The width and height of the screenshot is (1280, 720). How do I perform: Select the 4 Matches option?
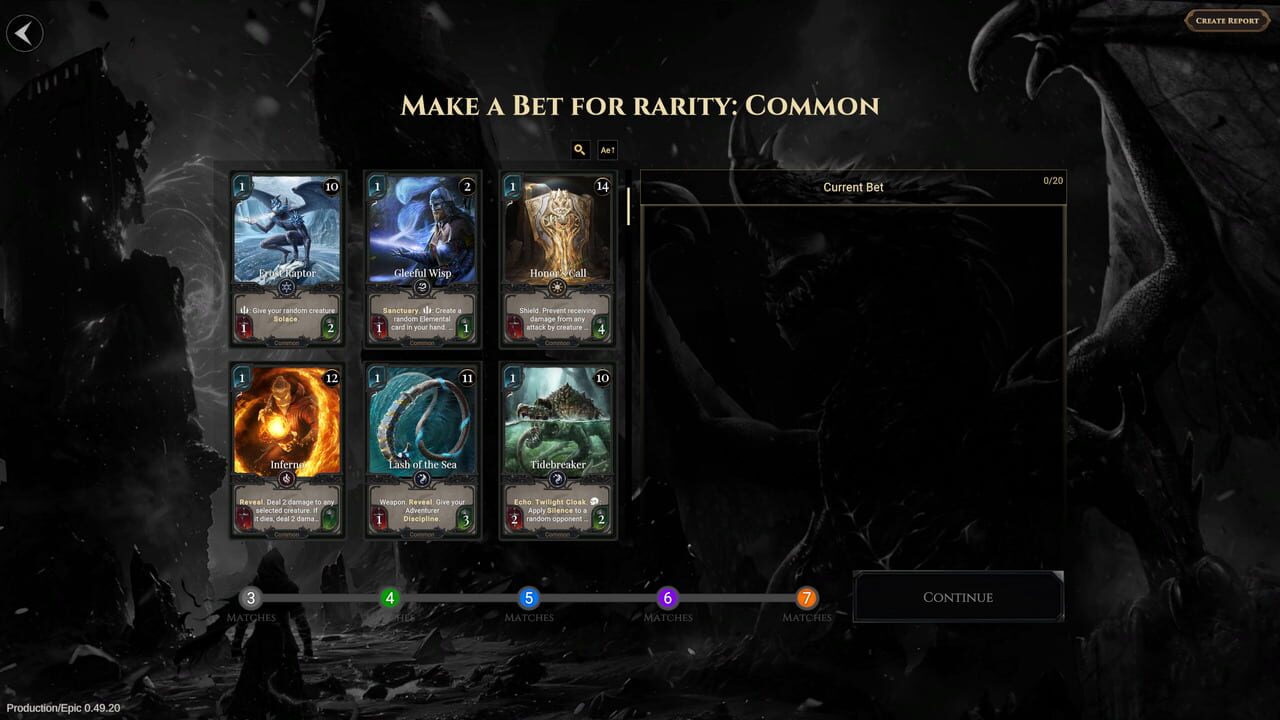(x=388, y=597)
